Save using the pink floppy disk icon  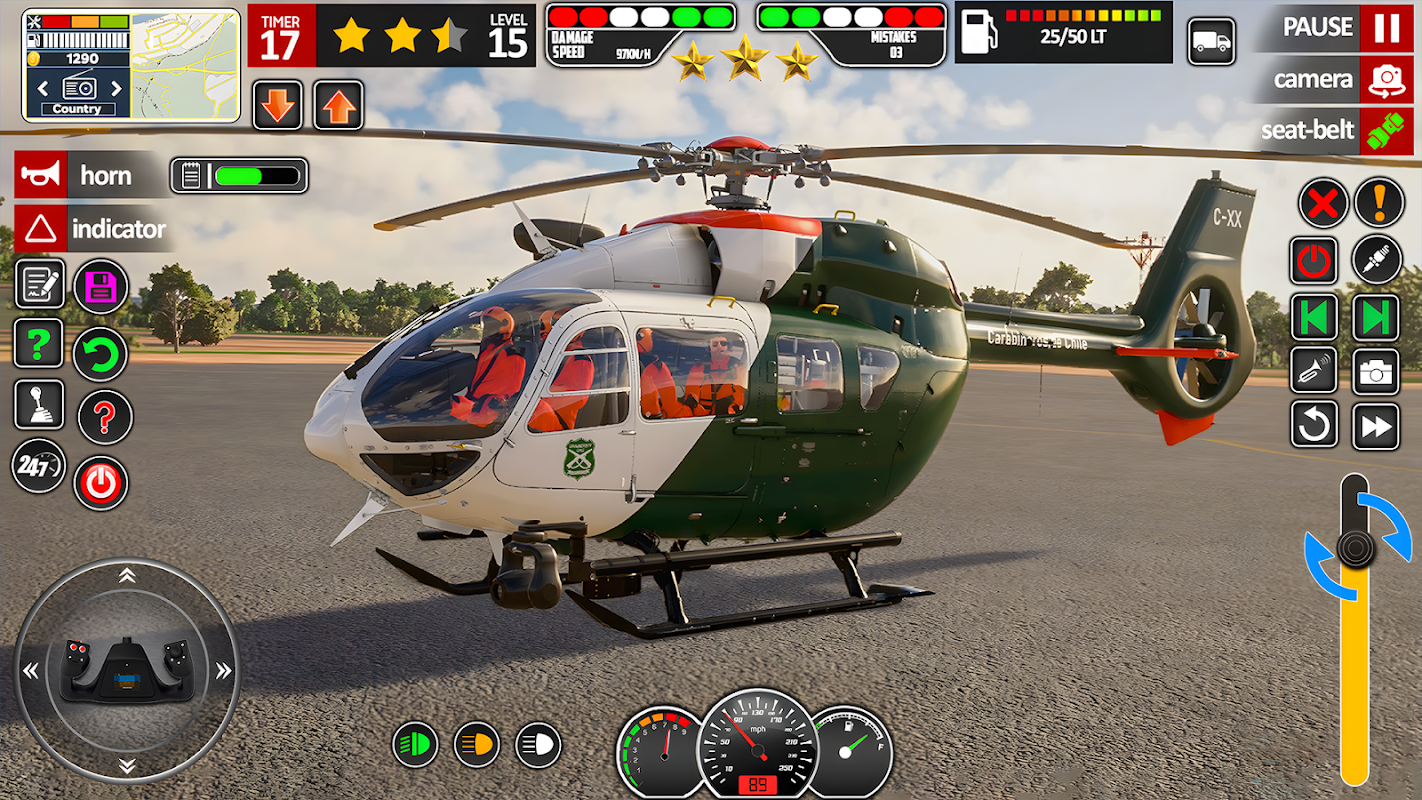[x=100, y=287]
